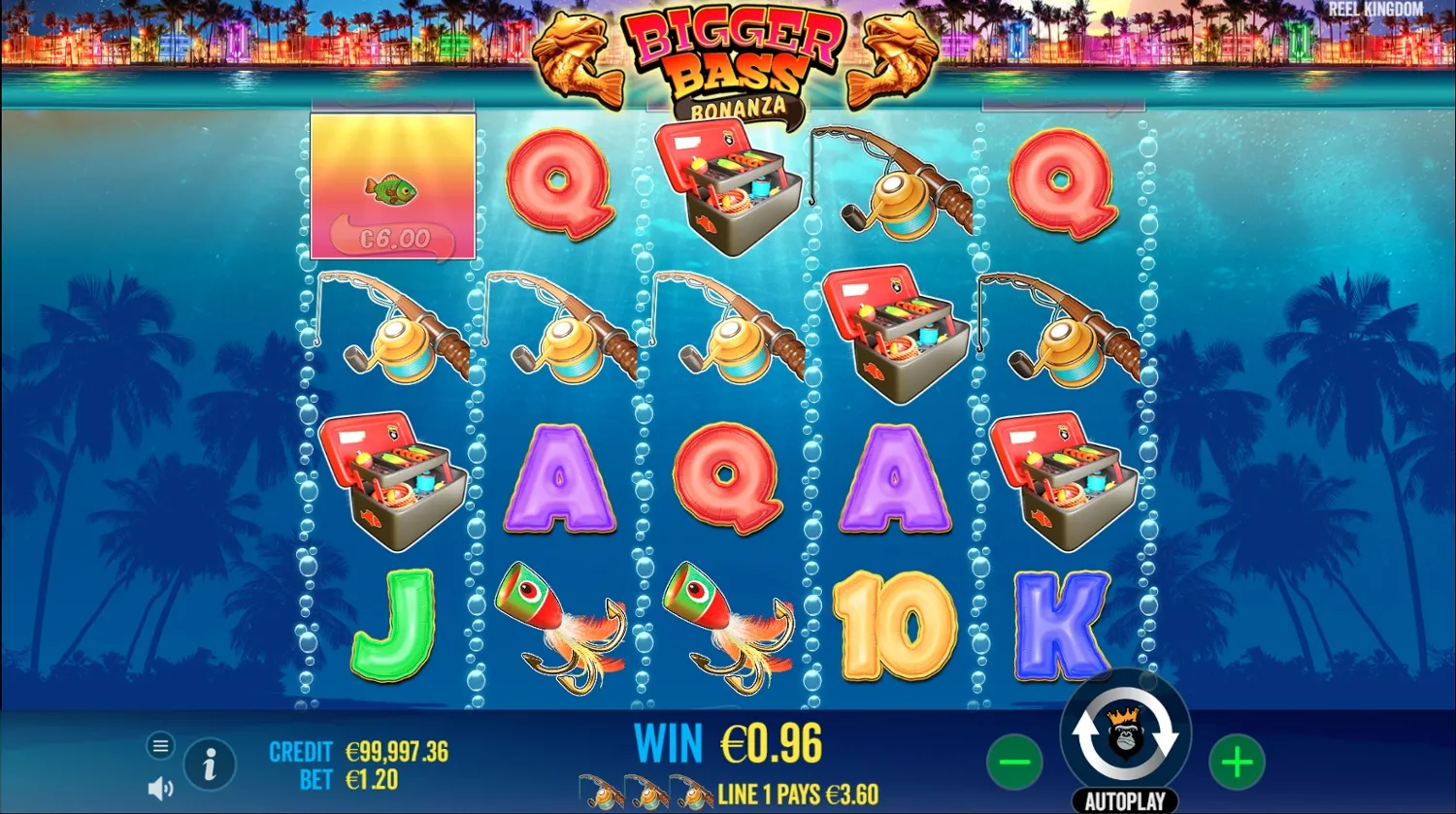
Task: Select the fish symbol showing €6.00
Action: (x=391, y=186)
